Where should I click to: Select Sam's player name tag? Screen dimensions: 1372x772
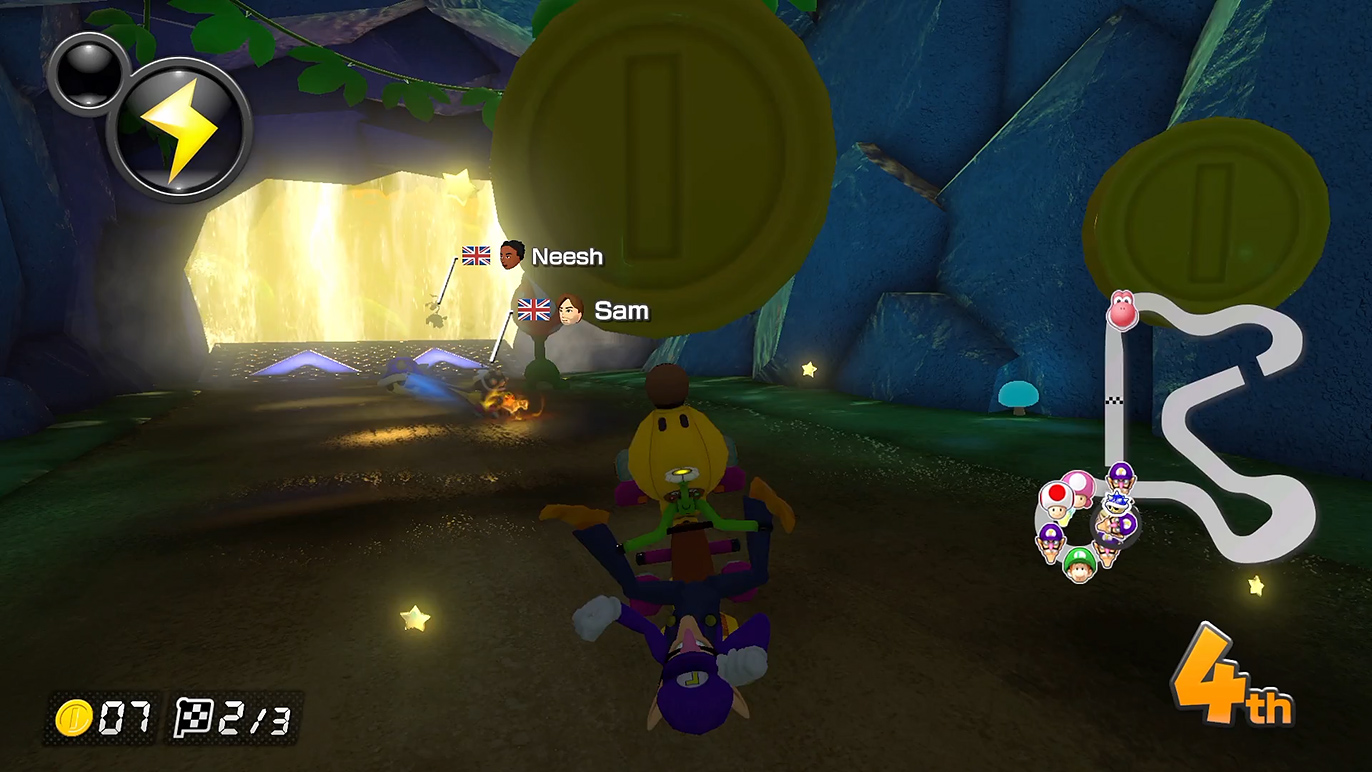coord(621,311)
